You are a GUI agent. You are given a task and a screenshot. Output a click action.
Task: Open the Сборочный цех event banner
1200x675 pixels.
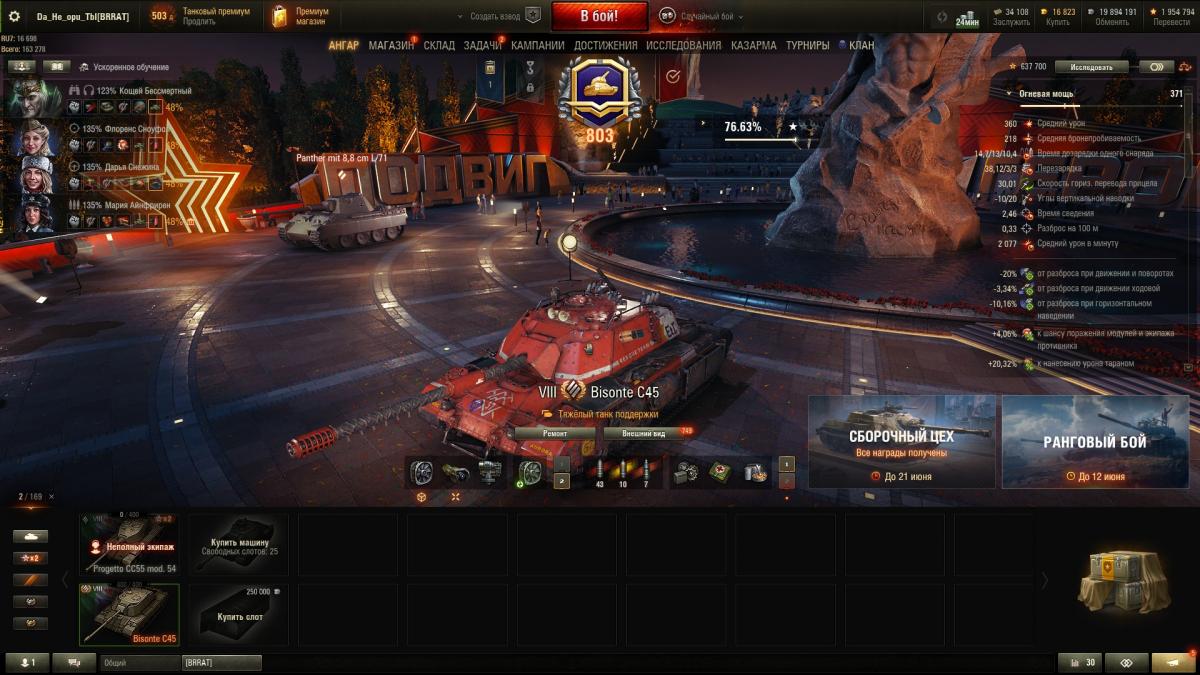[x=901, y=441]
